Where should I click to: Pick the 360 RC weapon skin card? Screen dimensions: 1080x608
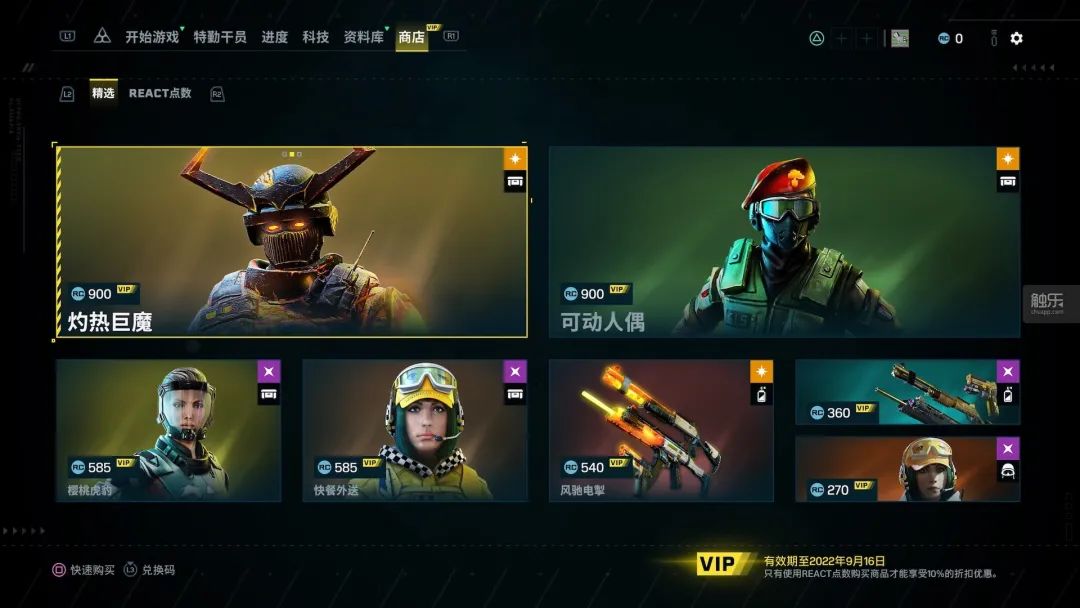coord(907,392)
